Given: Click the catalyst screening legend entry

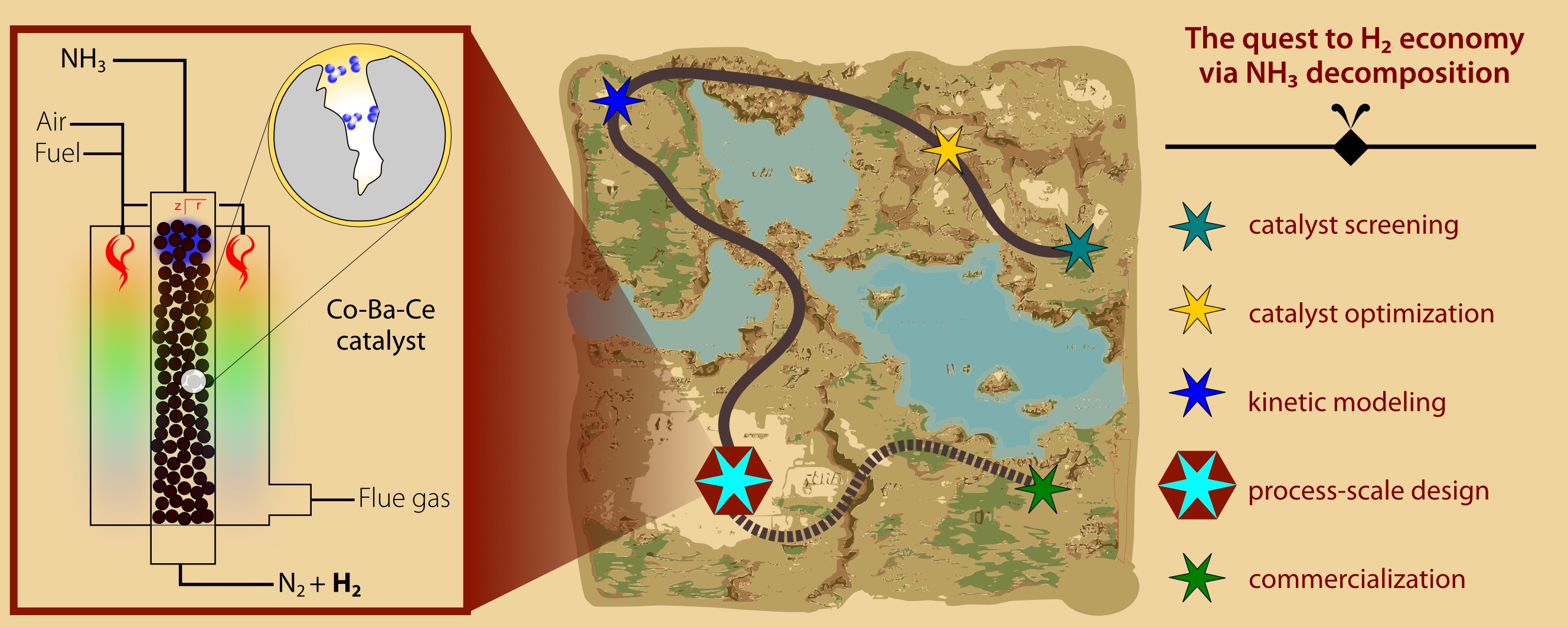Looking at the screenshot, I should click(x=1353, y=225).
